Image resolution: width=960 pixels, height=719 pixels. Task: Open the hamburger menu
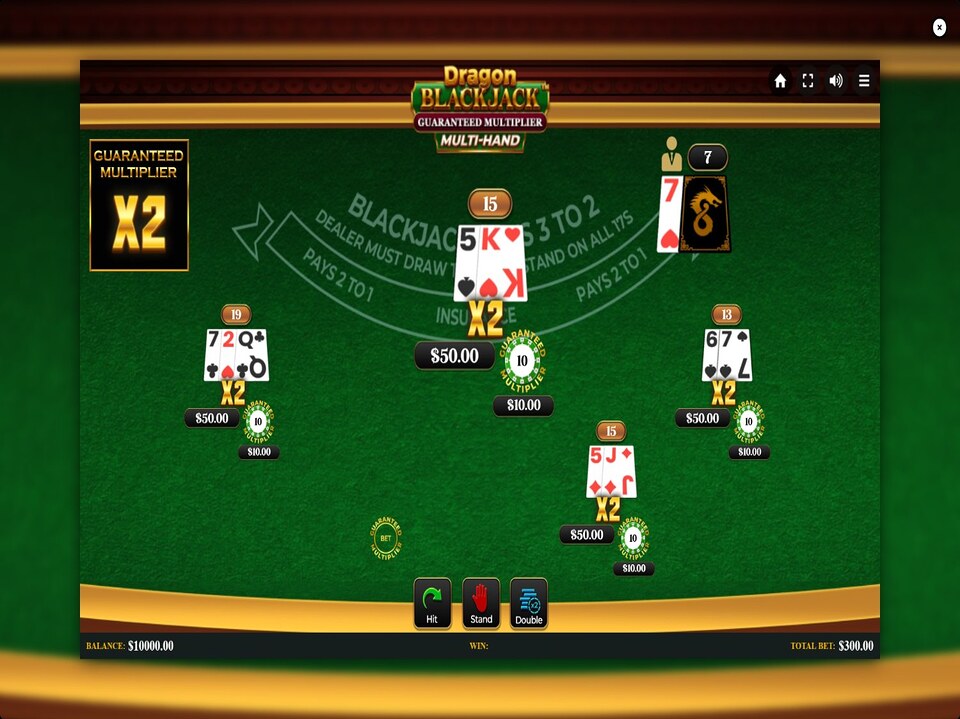(864, 81)
